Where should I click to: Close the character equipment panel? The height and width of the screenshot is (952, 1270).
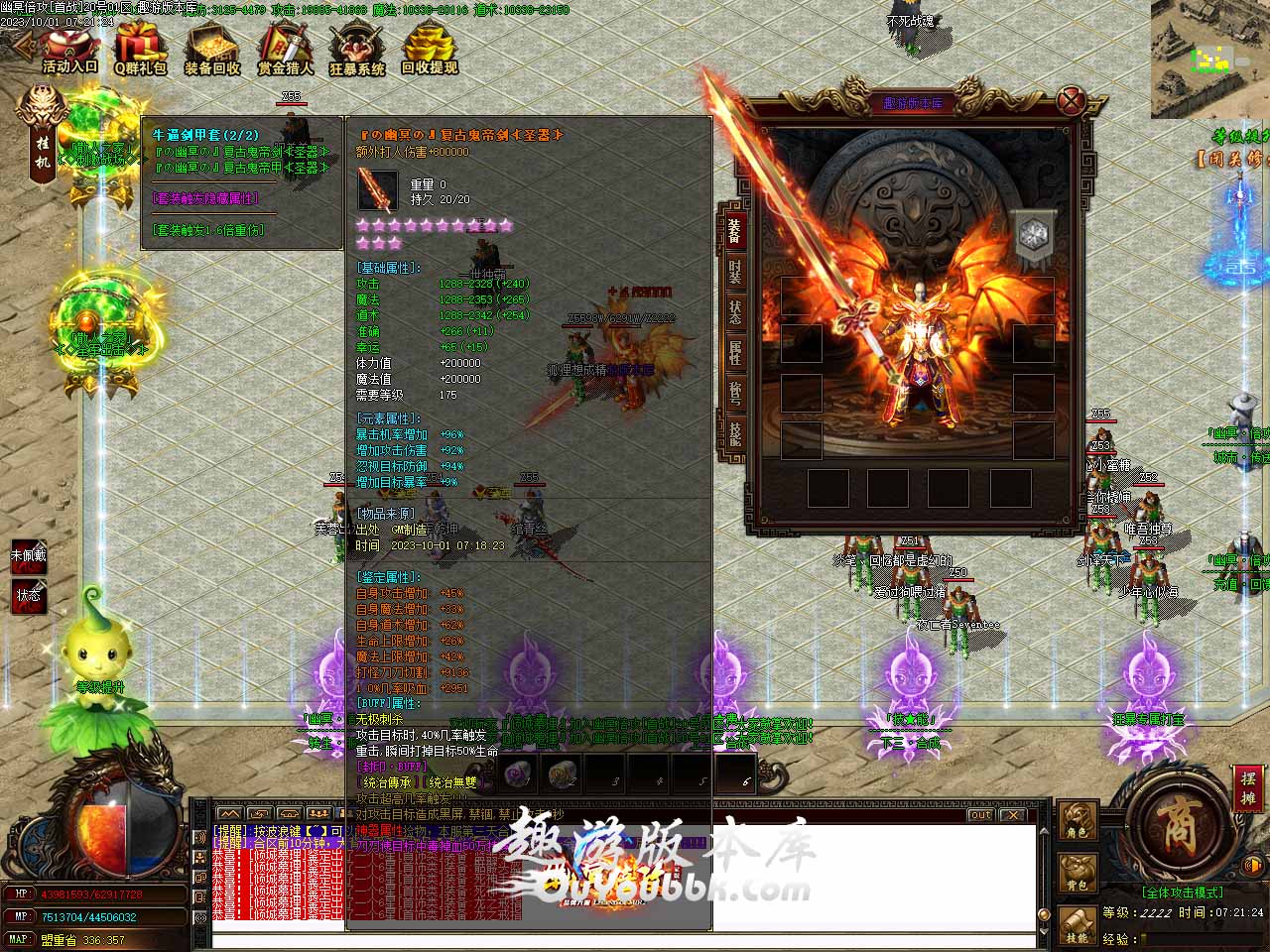click(x=1071, y=100)
